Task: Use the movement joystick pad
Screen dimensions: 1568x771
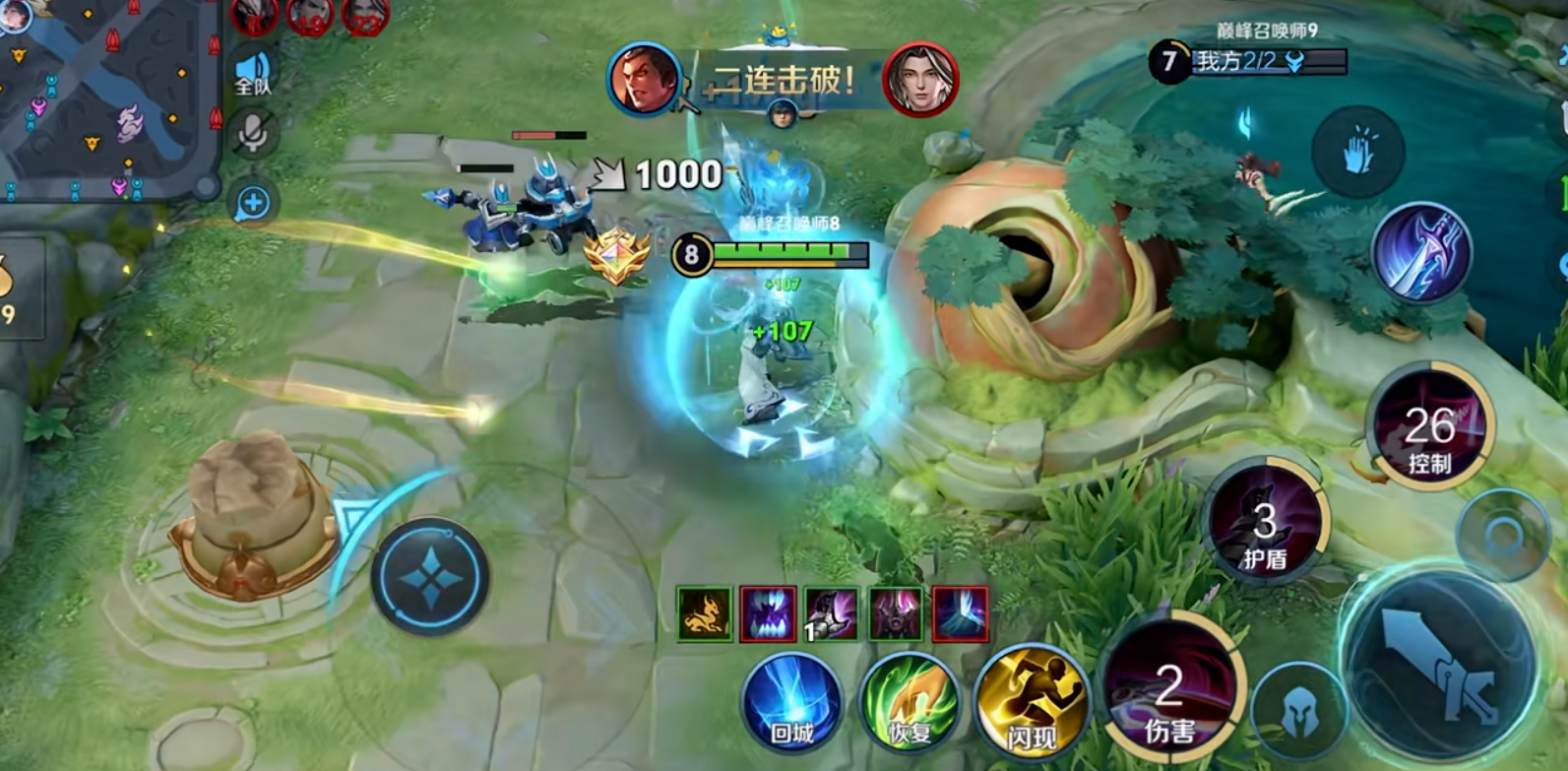Action: pos(430,576)
